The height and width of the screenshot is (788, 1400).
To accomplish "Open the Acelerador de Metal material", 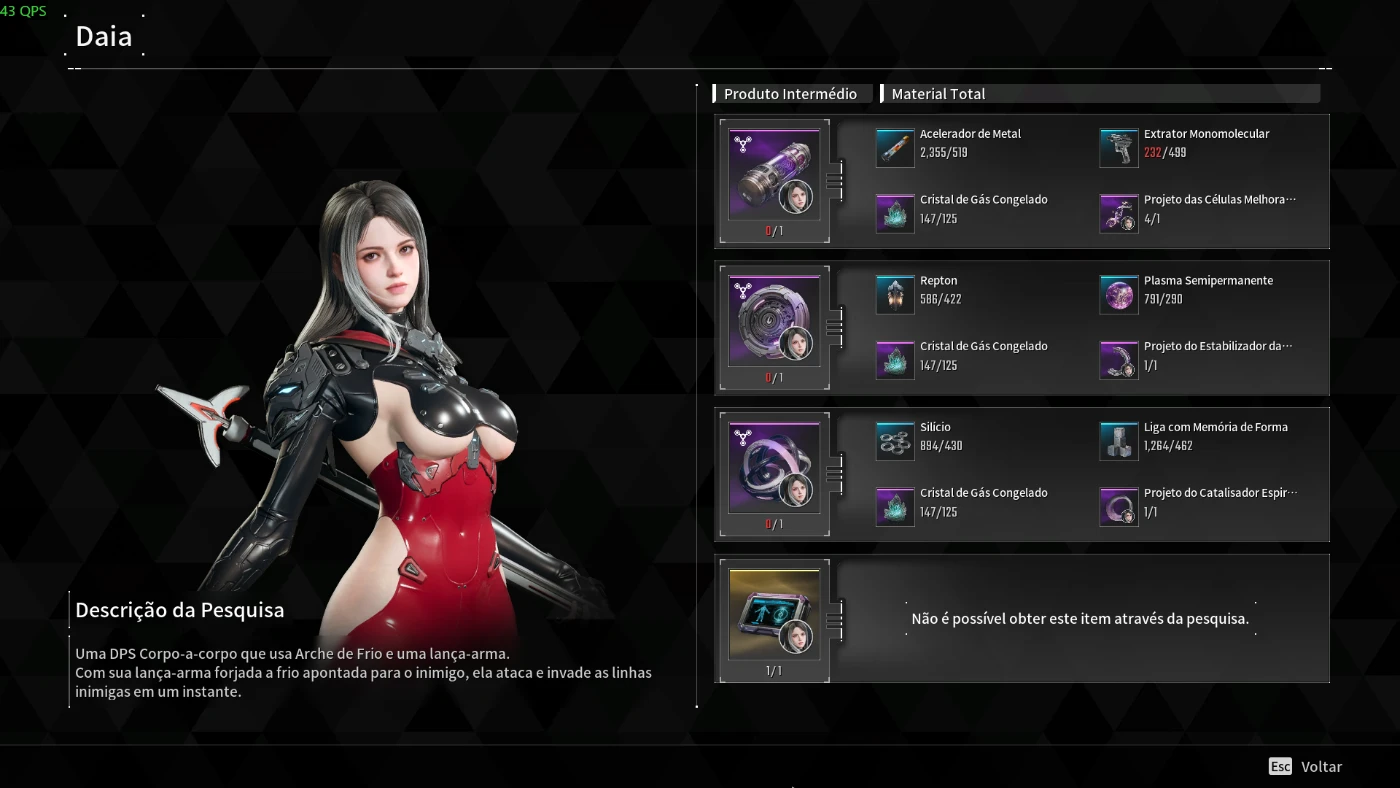I will [895, 147].
